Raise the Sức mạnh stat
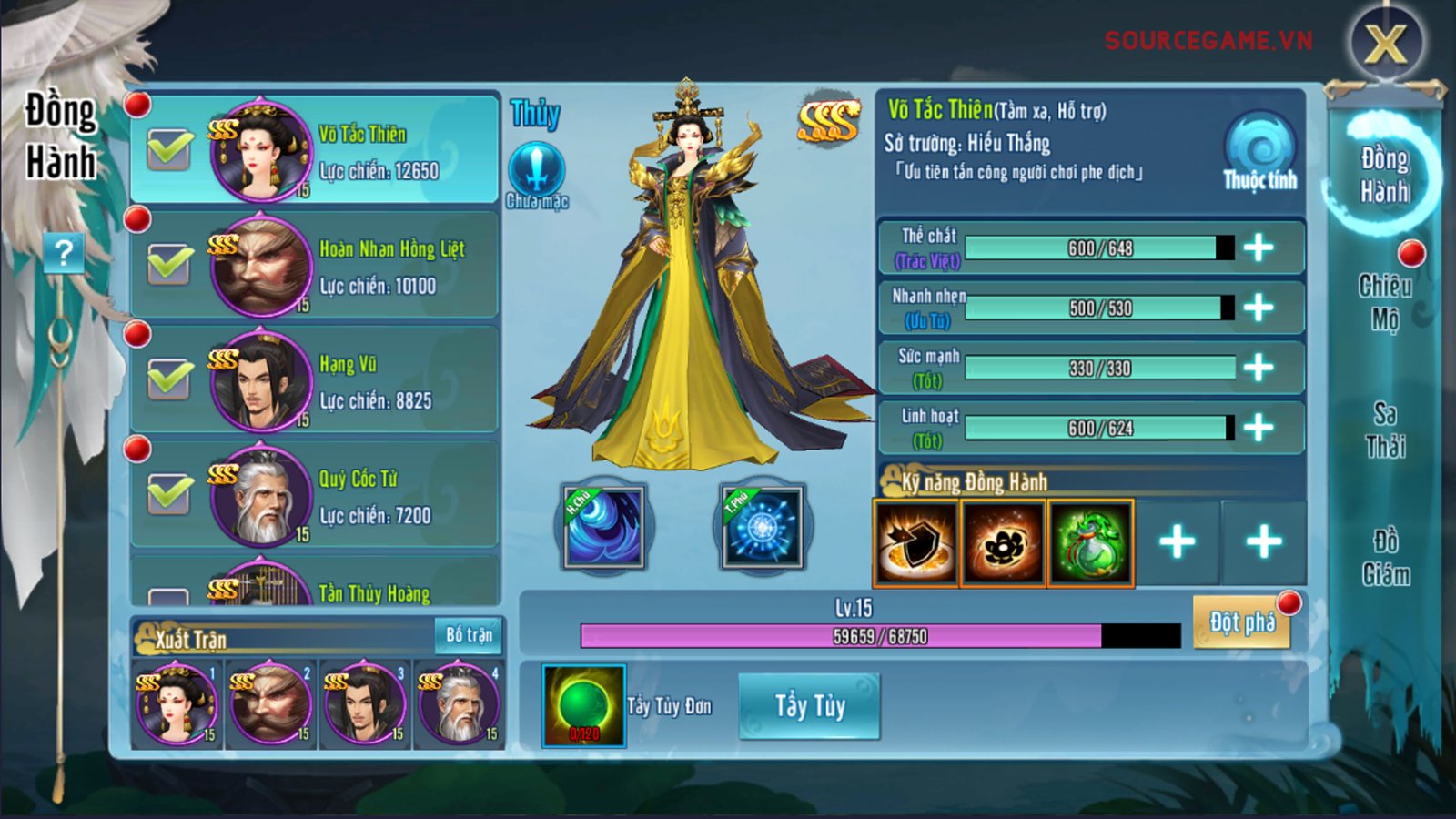1456x819 pixels. coord(1259,368)
